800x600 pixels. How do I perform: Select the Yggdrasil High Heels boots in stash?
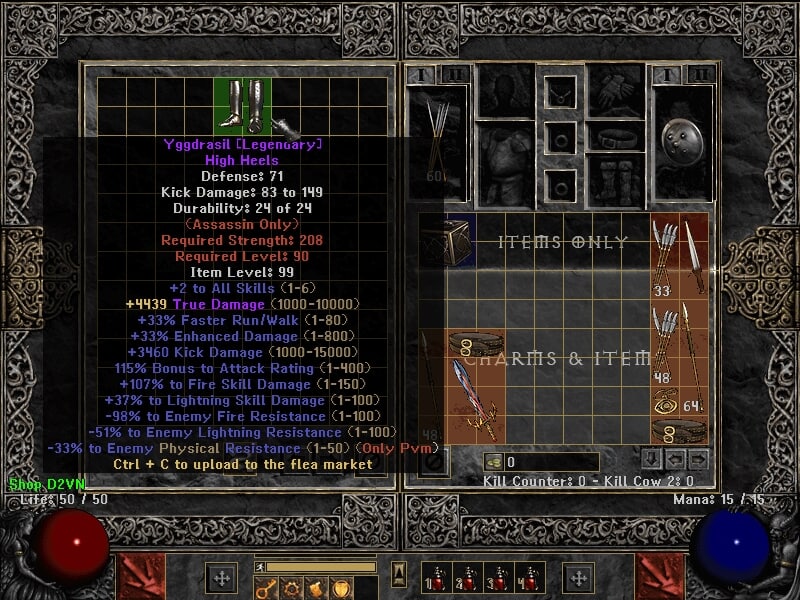[243, 105]
